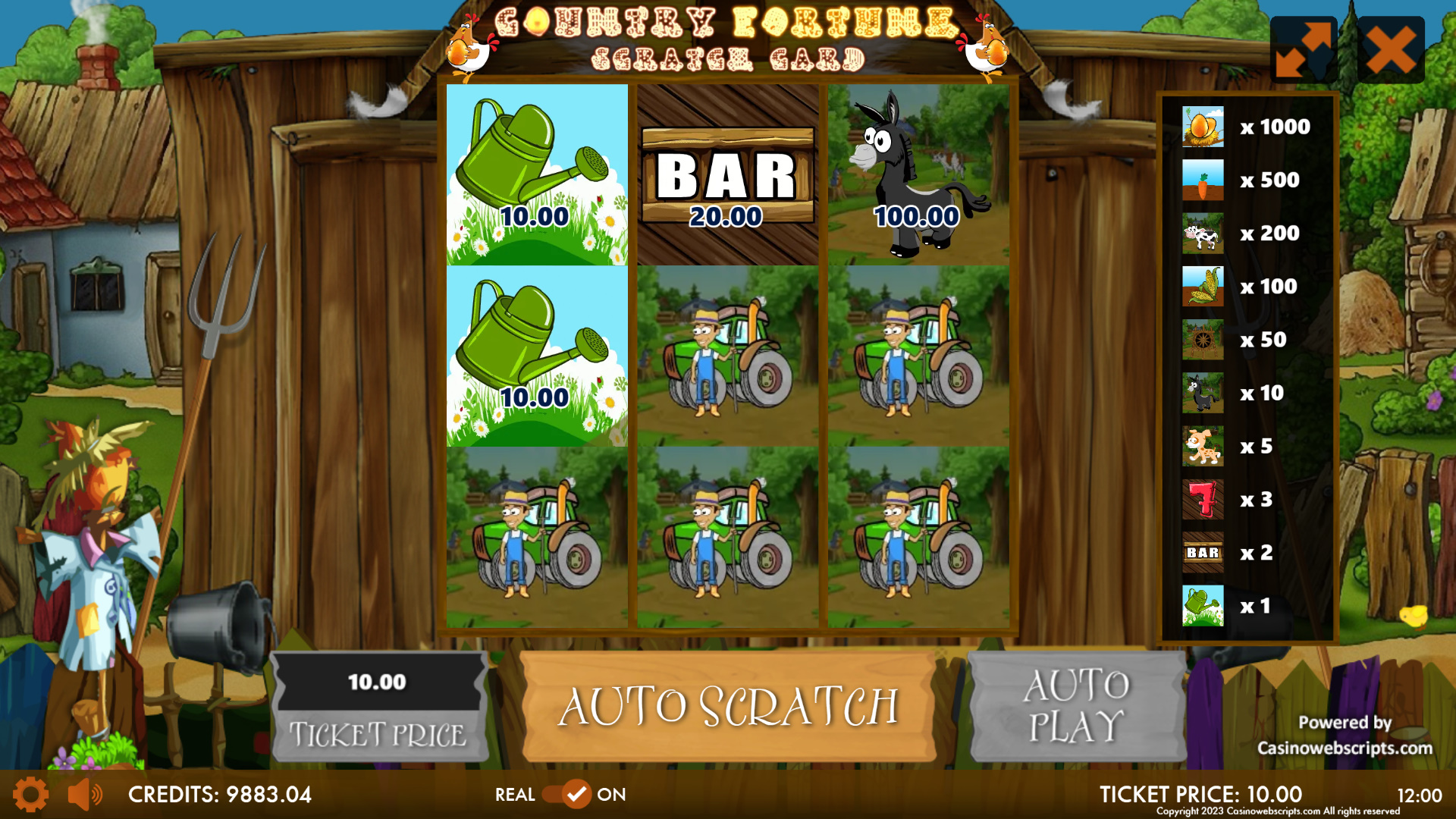The width and height of the screenshot is (1456, 819).
Task: Toggle the REAL money switch
Action: click(566, 795)
